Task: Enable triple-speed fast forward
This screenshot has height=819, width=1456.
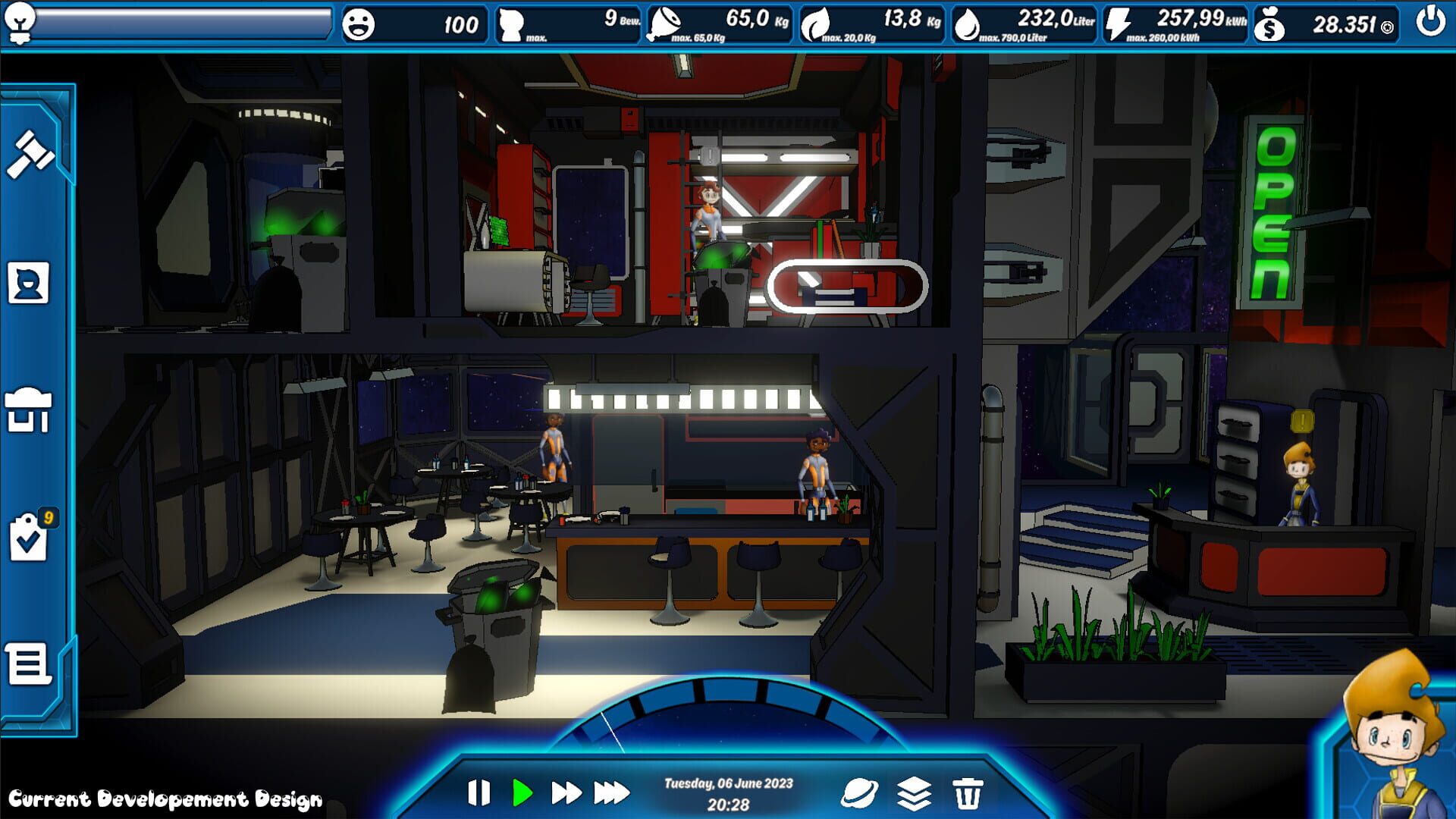Action: [x=611, y=793]
